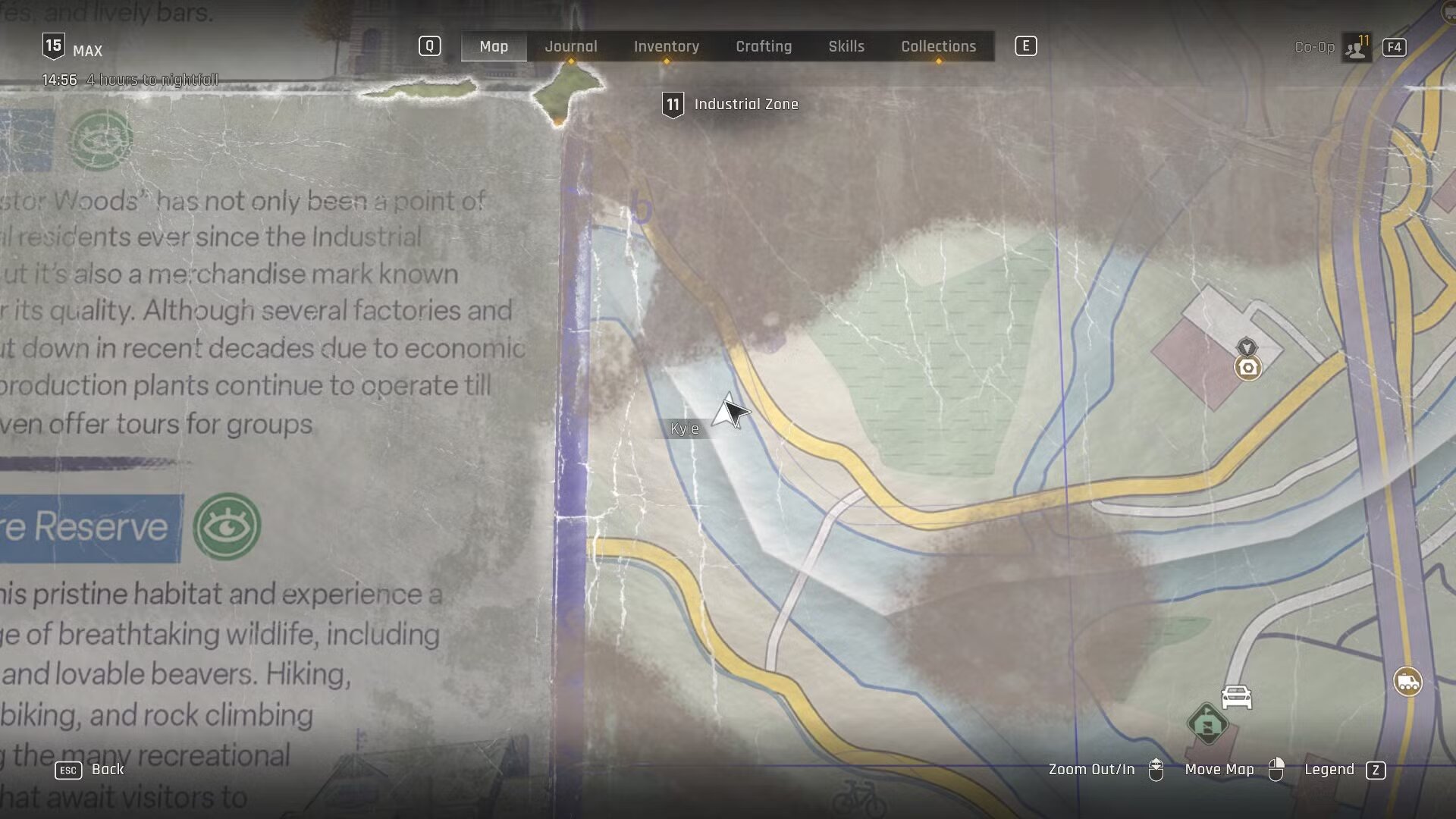Show the Skills tab
1456x819 pixels.
point(846,46)
